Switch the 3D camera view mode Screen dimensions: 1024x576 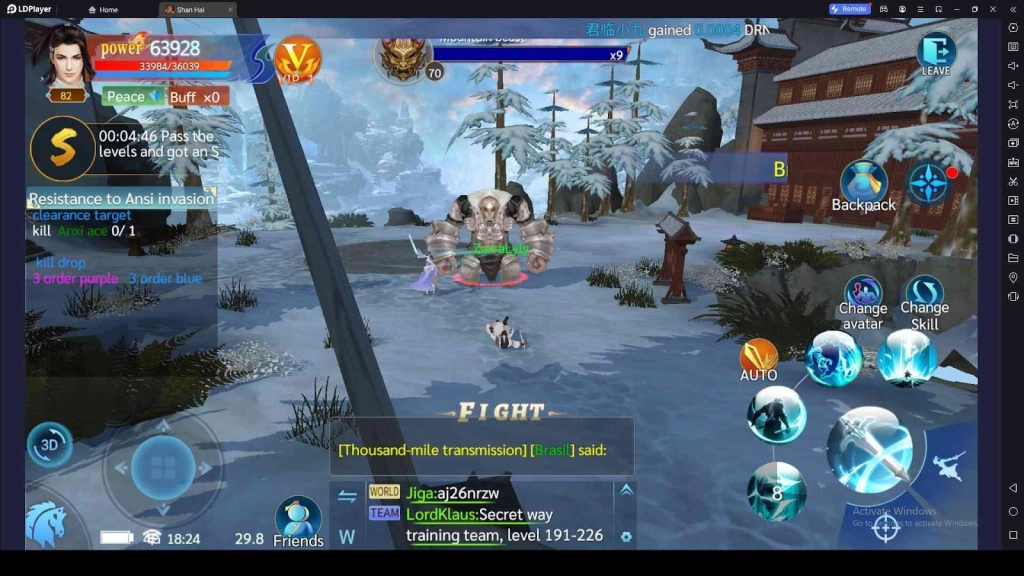coord(48,445)
